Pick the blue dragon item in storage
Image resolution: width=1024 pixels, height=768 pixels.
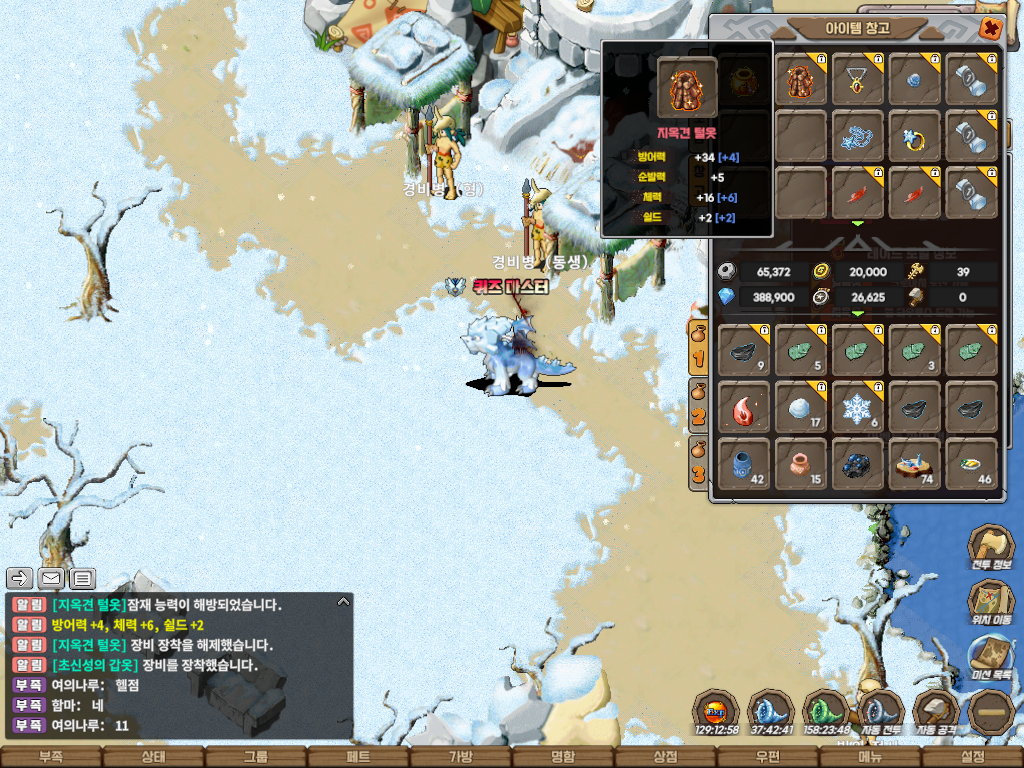coord(858,137)
